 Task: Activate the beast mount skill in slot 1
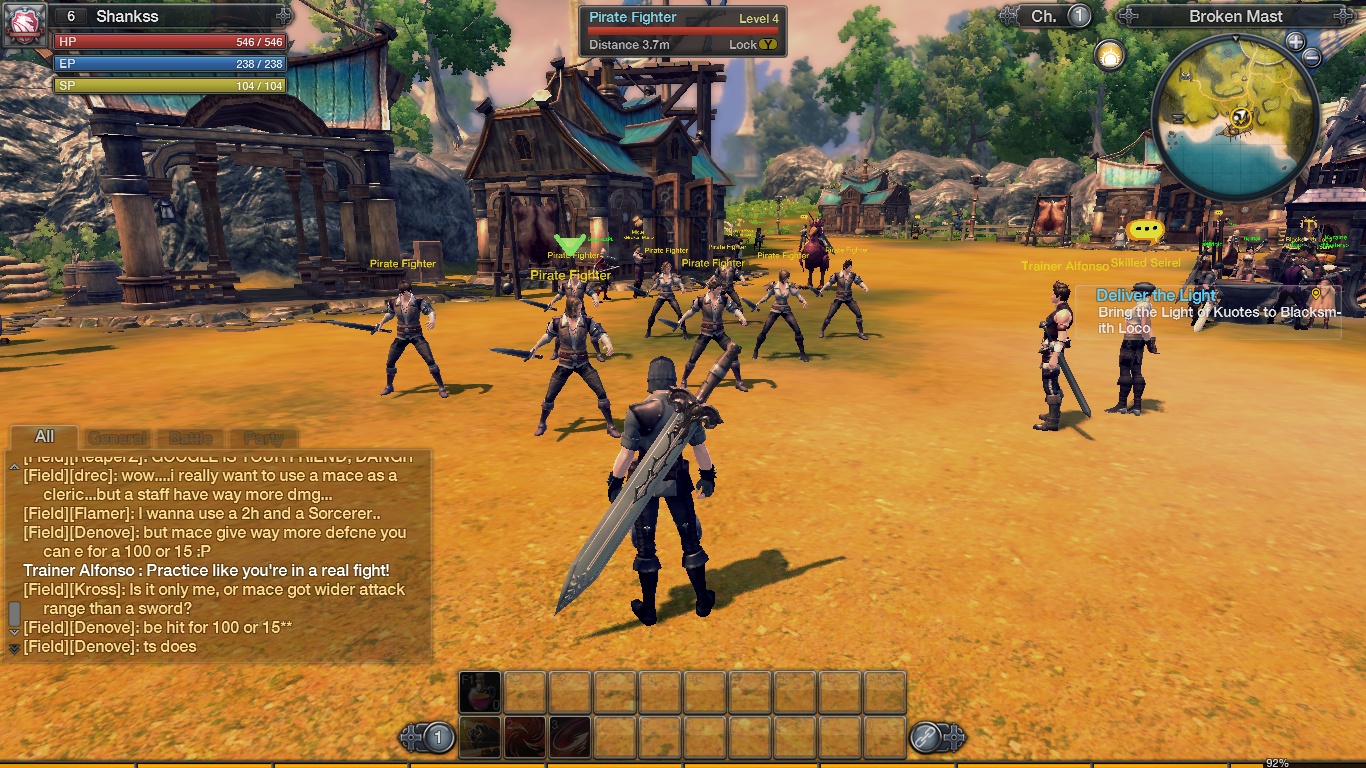pos(480,737)
